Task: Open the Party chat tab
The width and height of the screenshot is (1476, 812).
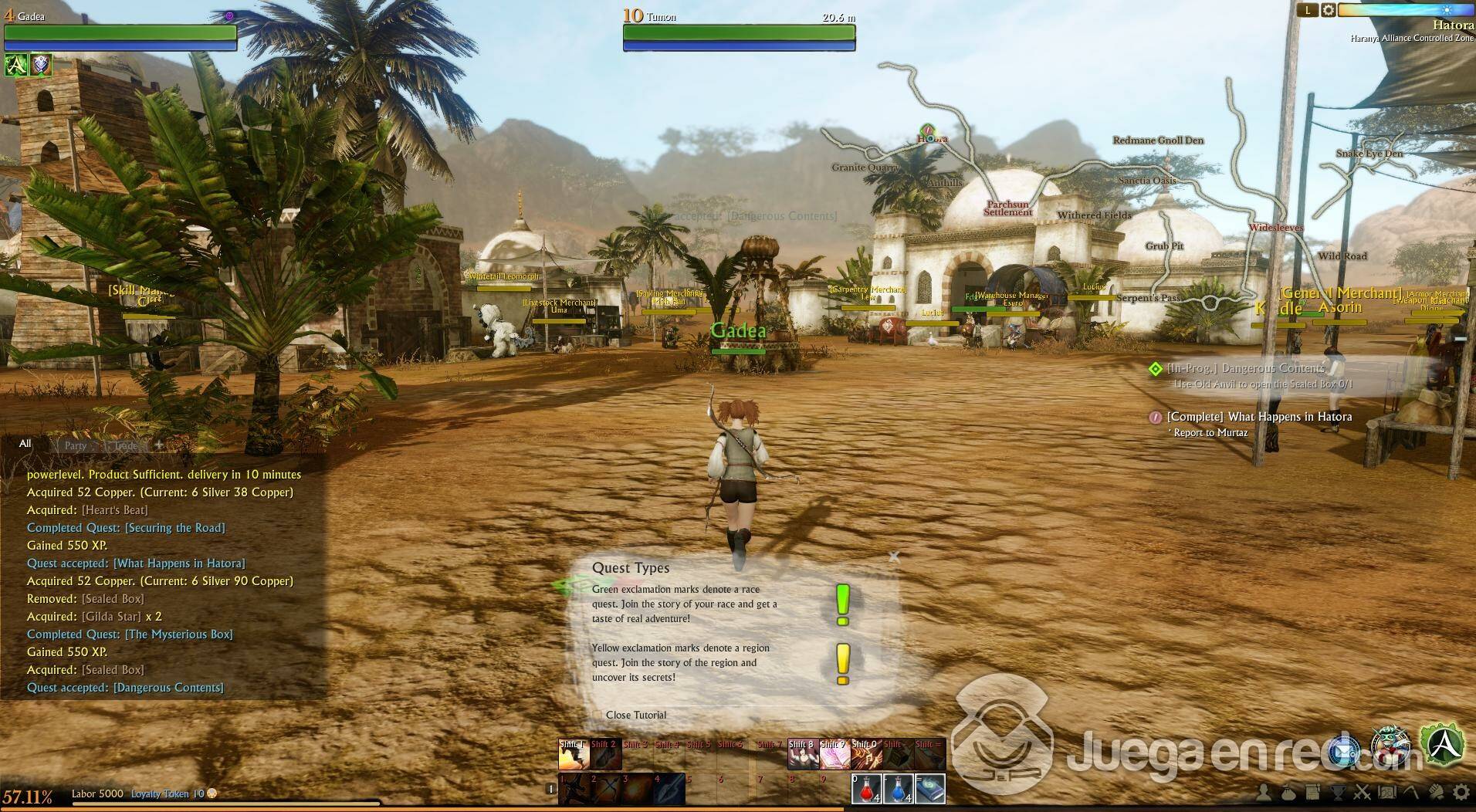Action: (x=76, y=445)
